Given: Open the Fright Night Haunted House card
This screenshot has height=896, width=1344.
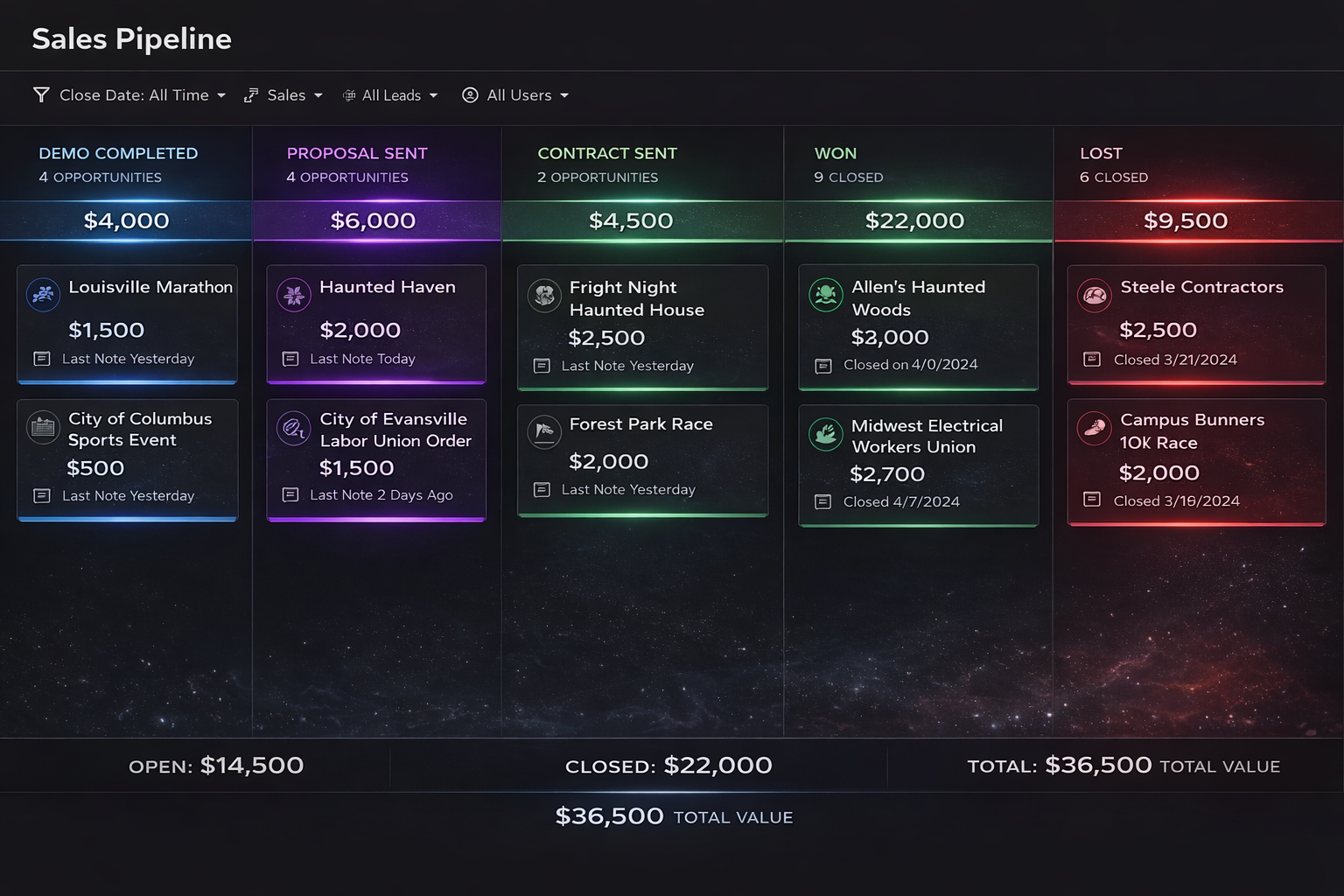Looking at the screenshot, I should pyautogui.click(x=643, y=326).
